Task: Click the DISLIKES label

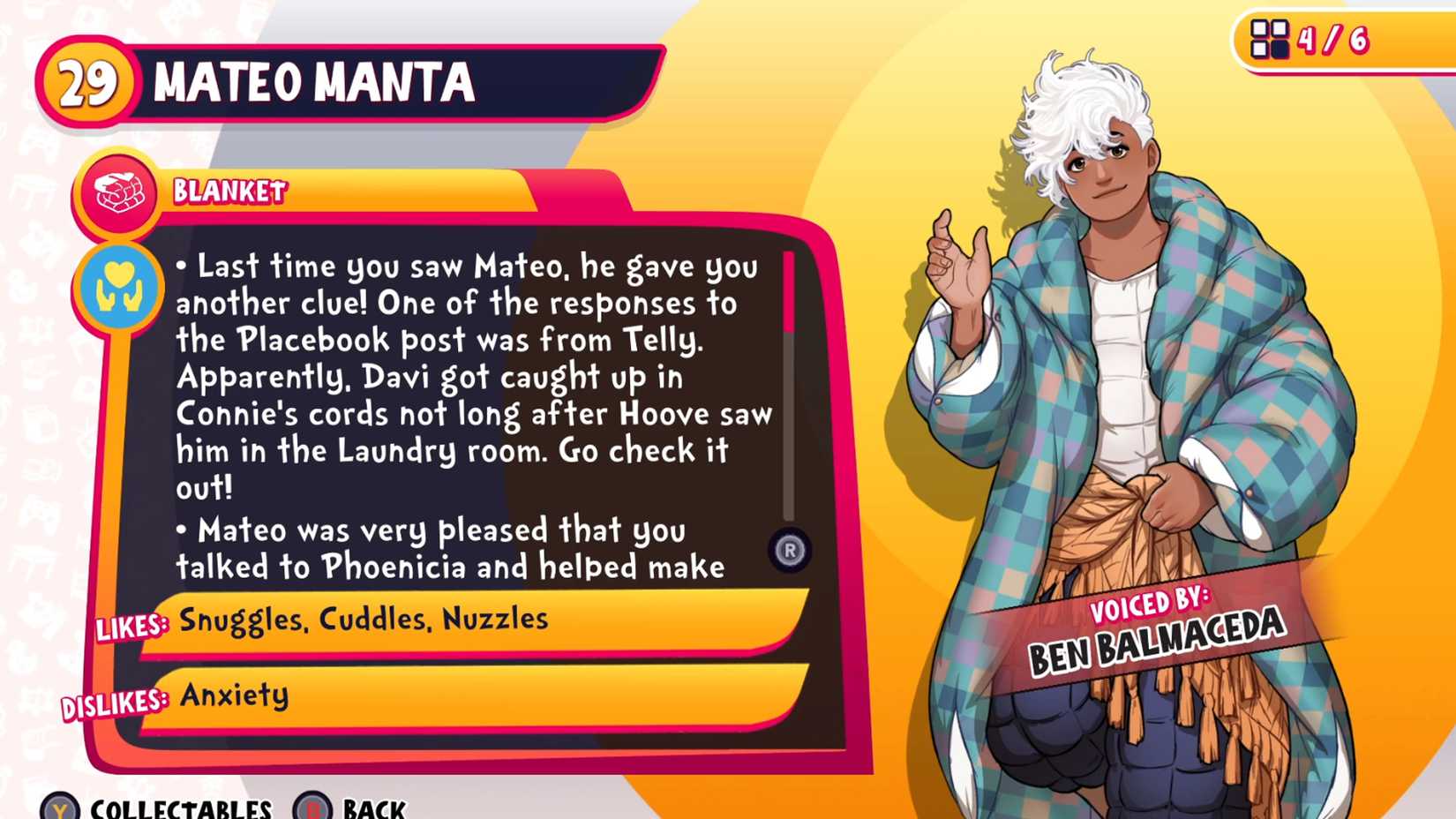Action: (x=114, y=700)
